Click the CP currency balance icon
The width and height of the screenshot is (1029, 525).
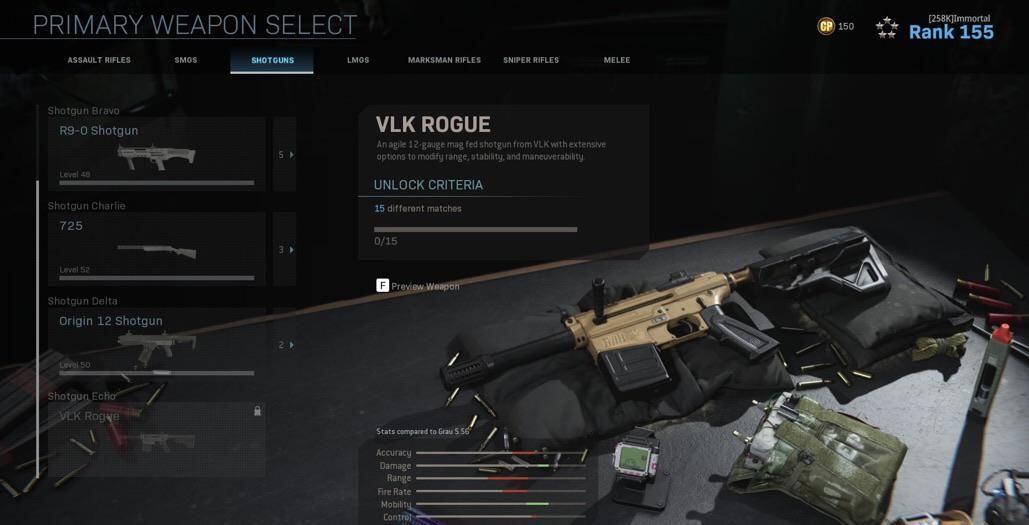[826, 27]
